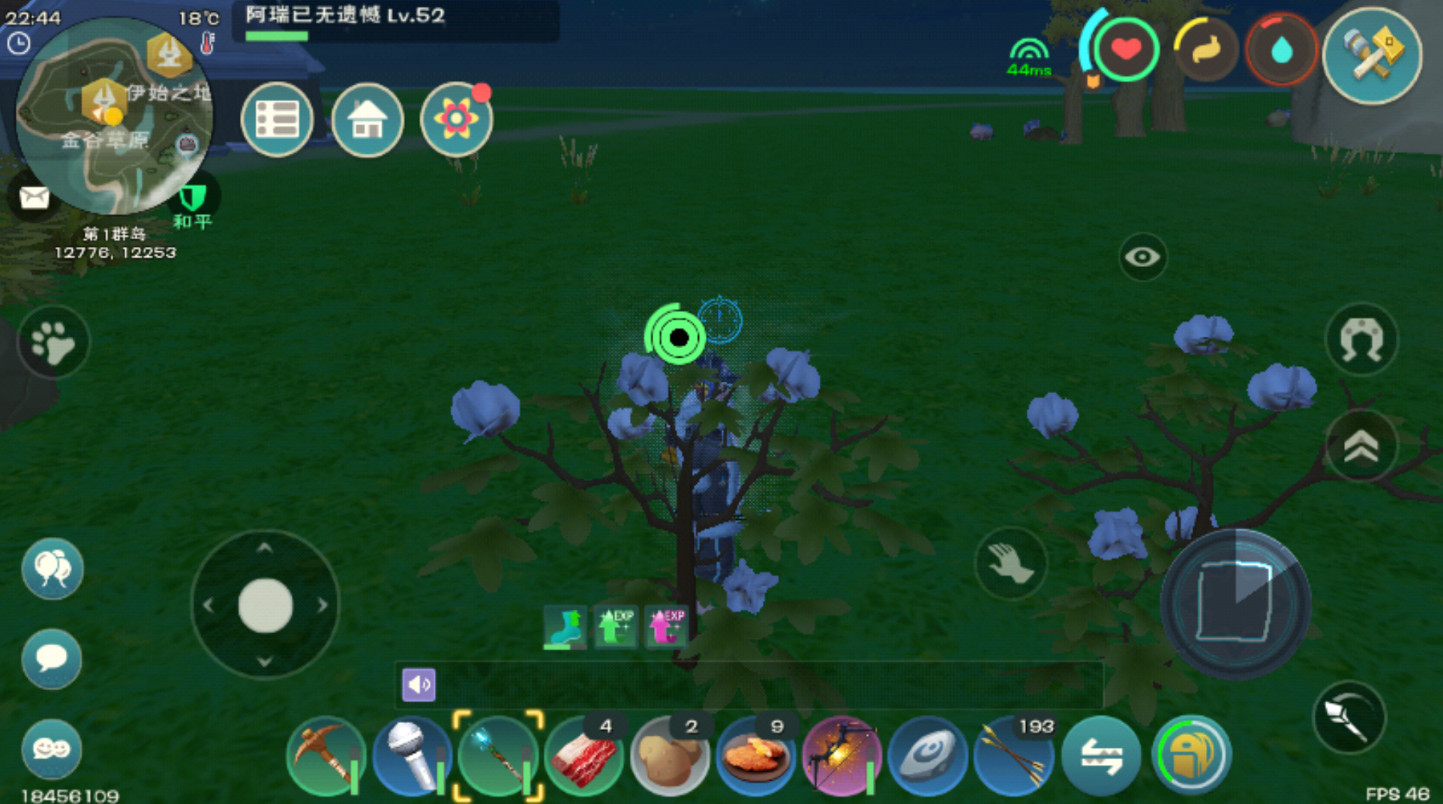Select the potato hotbar slot
The image size is (1443, 804).
point(670,756)
